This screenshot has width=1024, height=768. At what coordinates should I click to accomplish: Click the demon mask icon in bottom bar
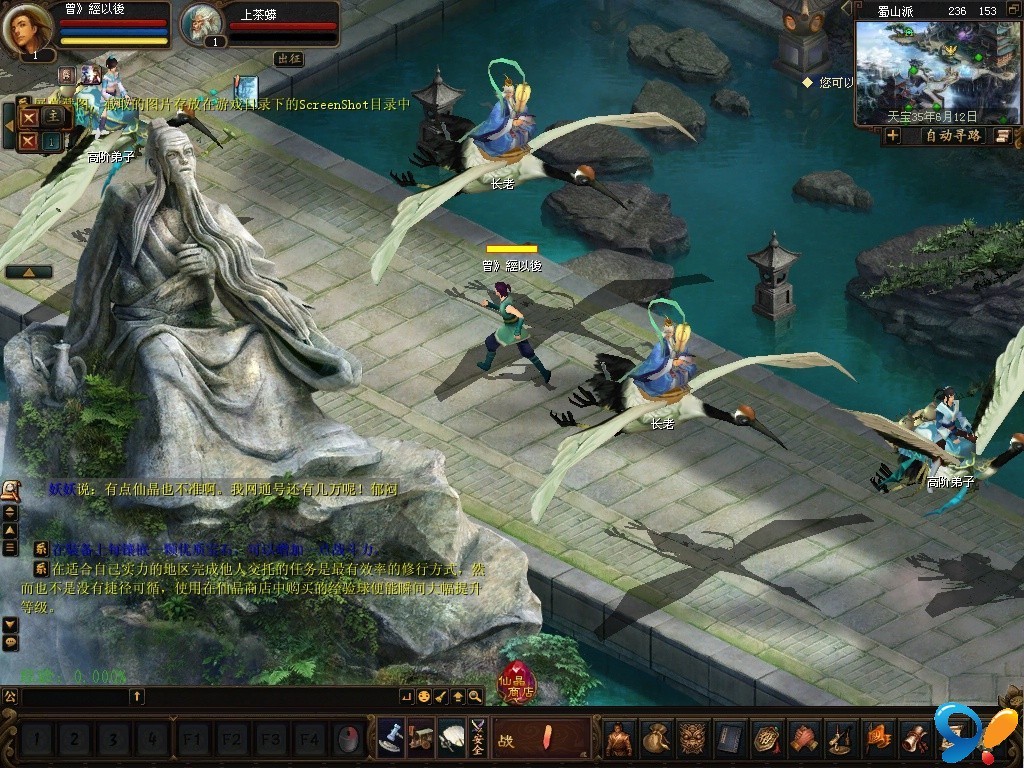coord(693,739)
